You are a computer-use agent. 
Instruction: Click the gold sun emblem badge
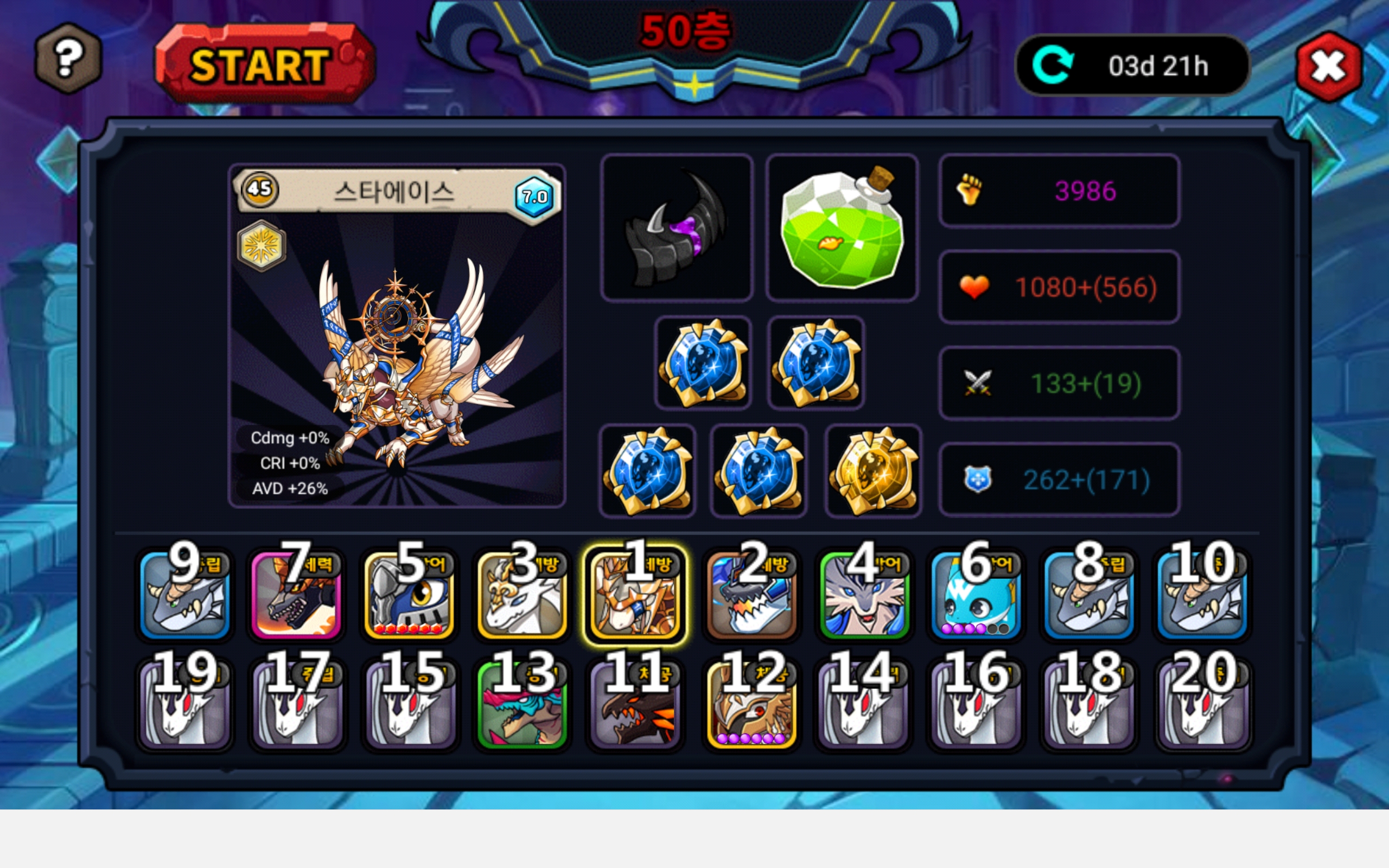(x=262, y=246)
